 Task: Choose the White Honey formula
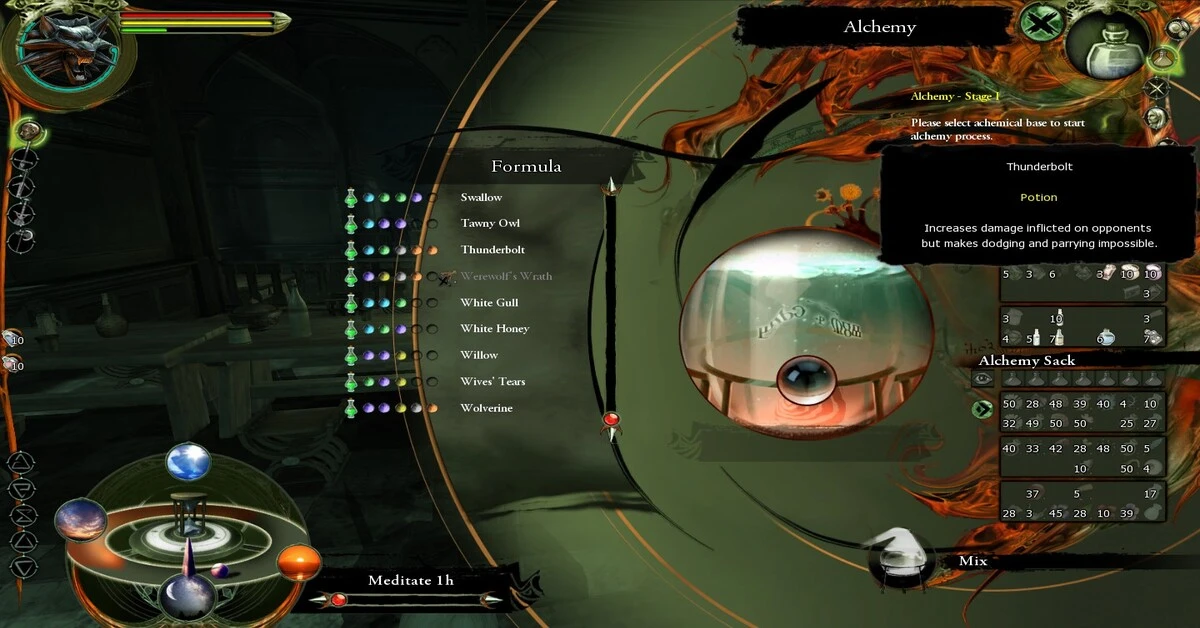[494, 329]
